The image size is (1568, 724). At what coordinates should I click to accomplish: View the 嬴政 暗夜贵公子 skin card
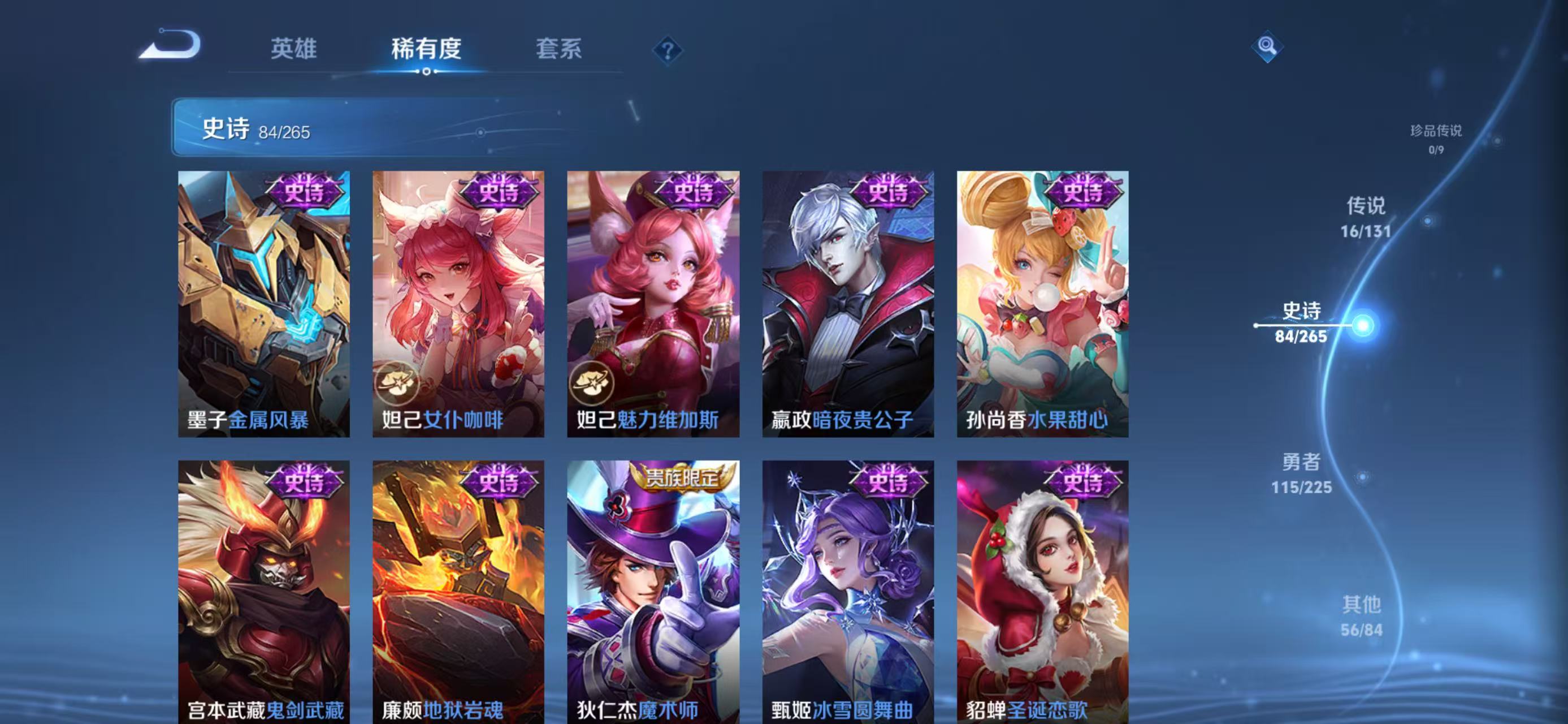pyautogui.click(x=848, y=303)
